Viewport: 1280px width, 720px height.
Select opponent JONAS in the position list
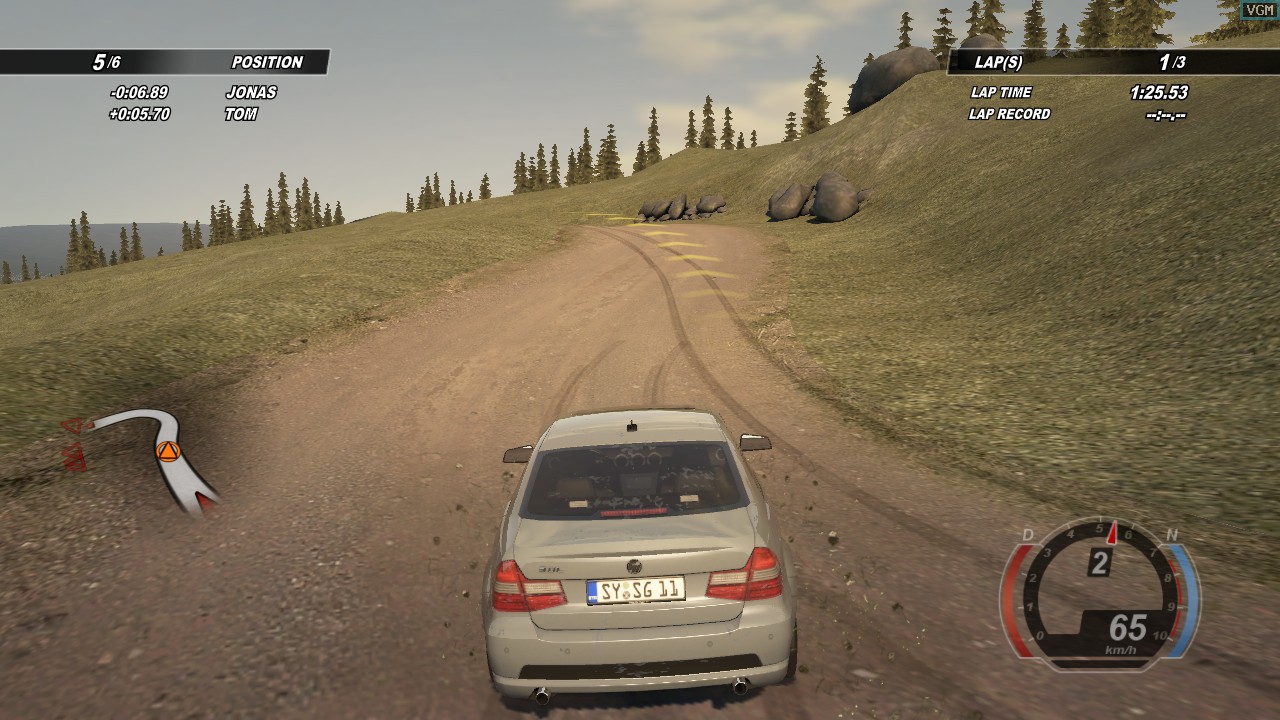pos(251,92)
